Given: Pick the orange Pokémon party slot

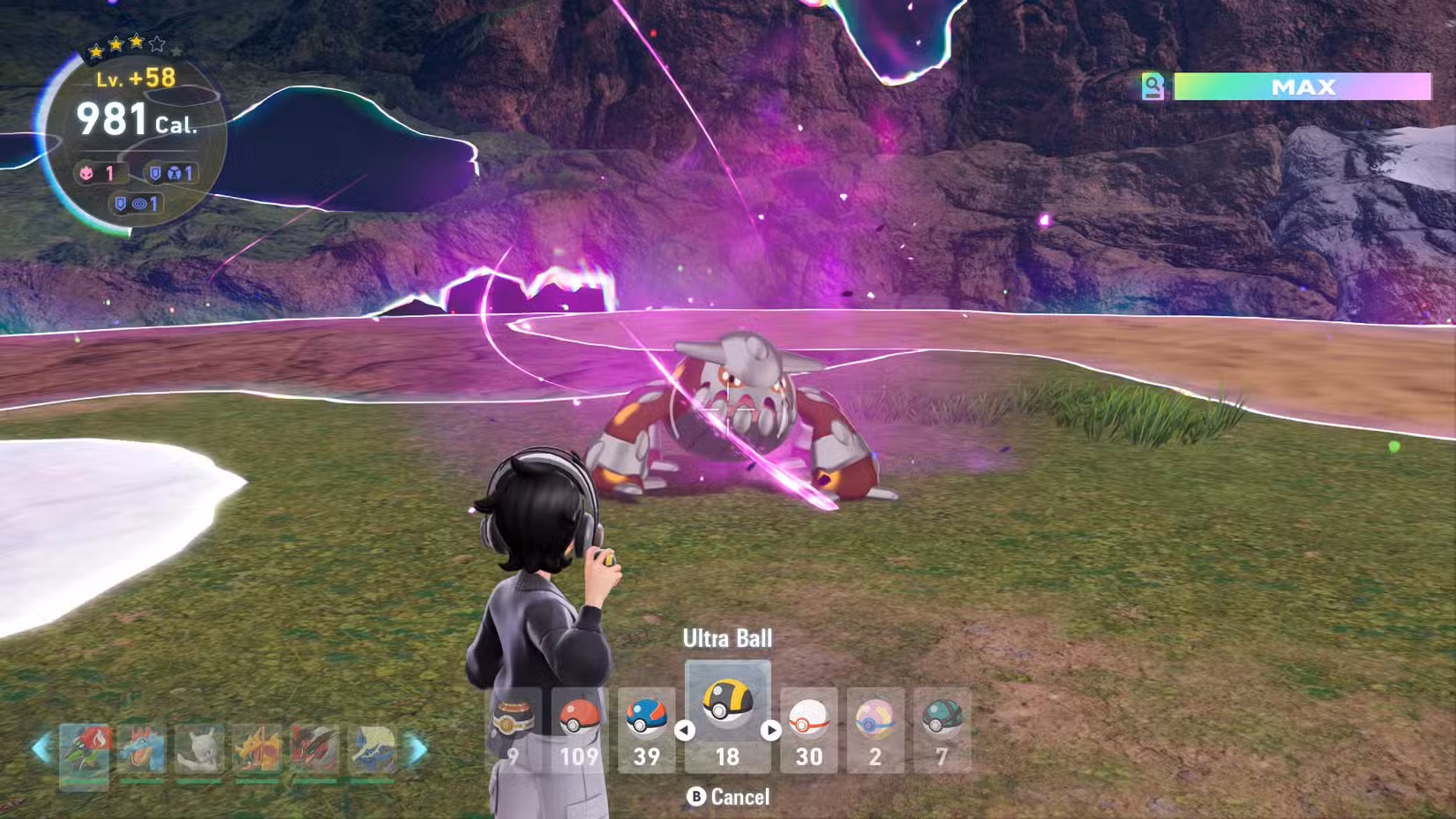Looking at the screenshot, I should point(257,750).
